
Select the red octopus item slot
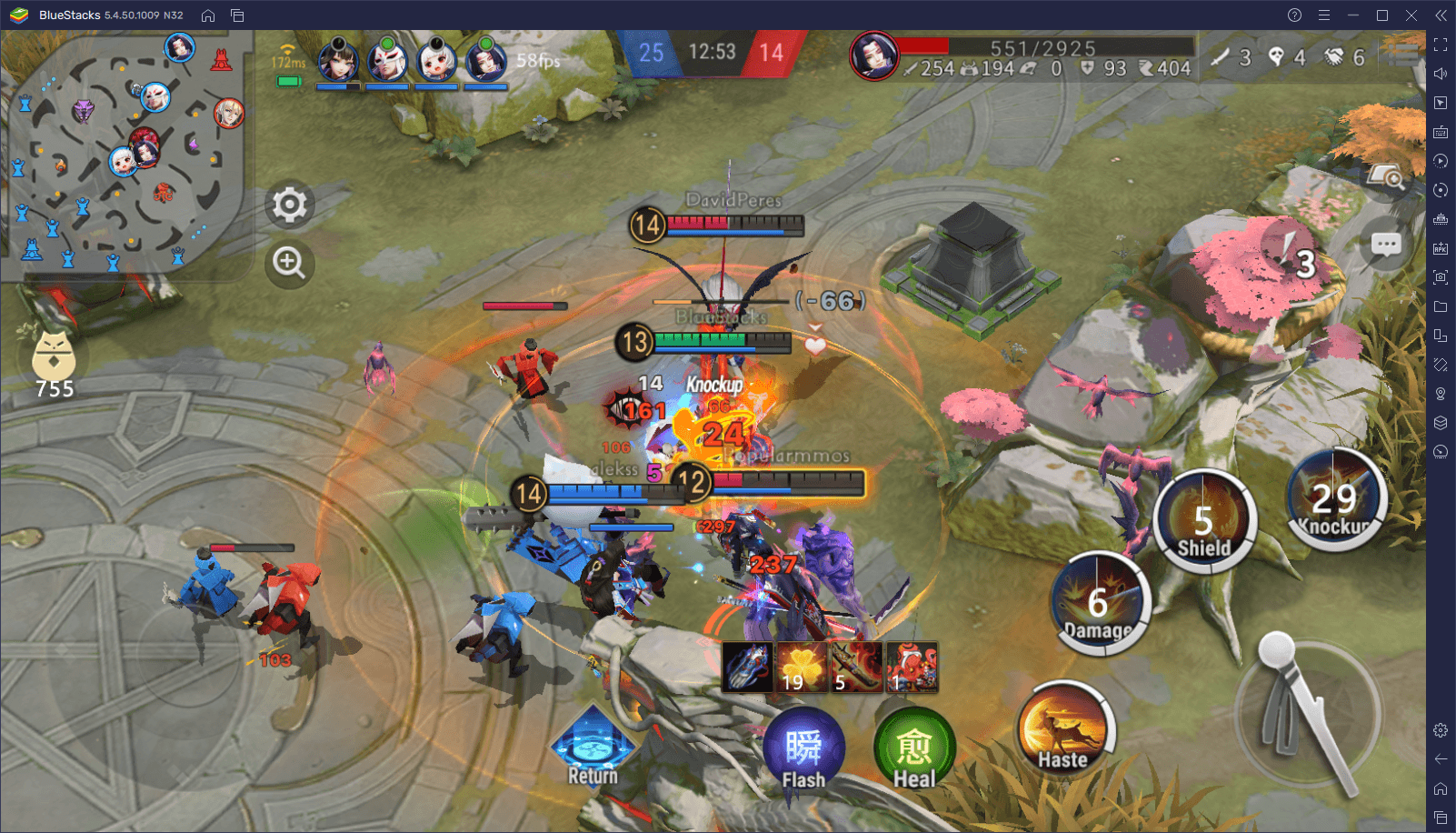pyautogui.click(x=912, y=667)
